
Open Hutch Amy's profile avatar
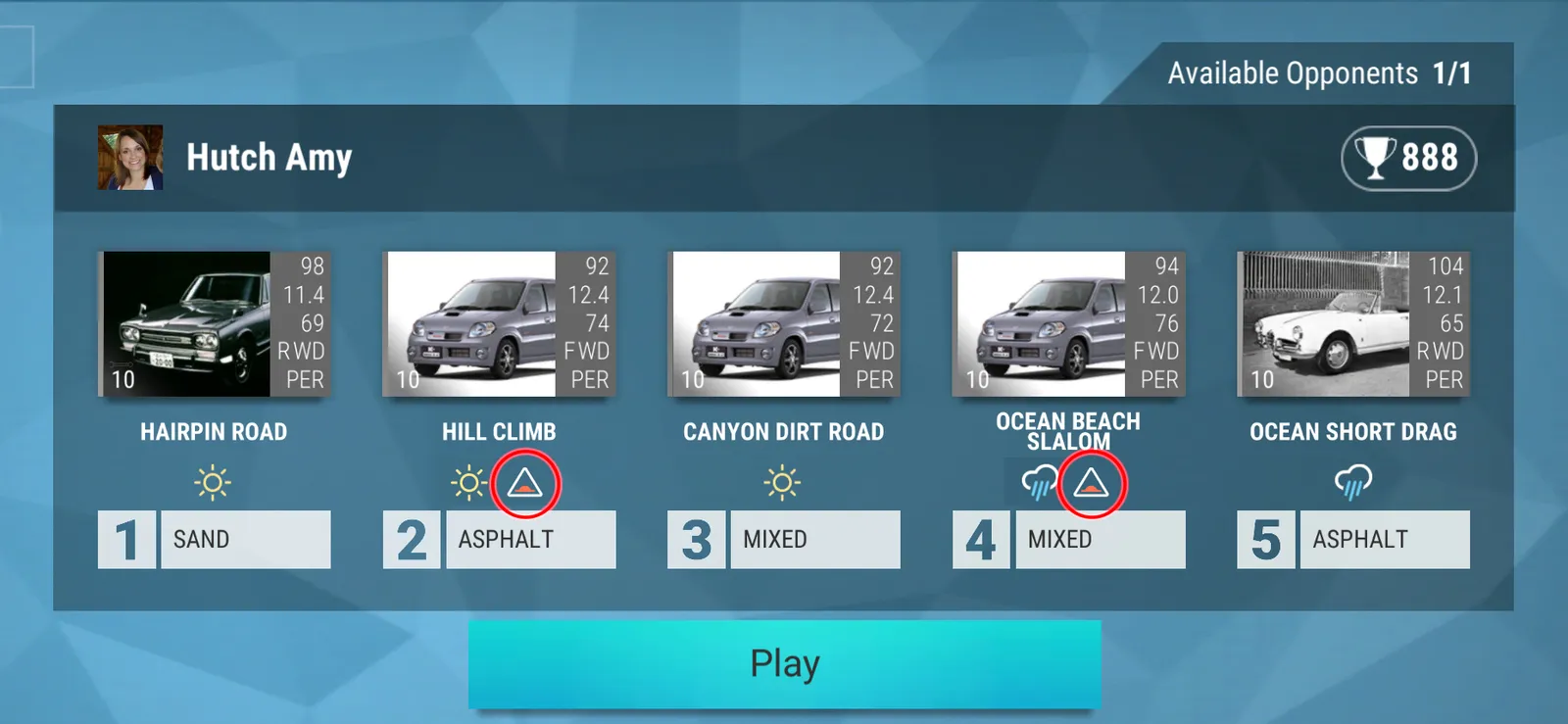pos(130,158)
